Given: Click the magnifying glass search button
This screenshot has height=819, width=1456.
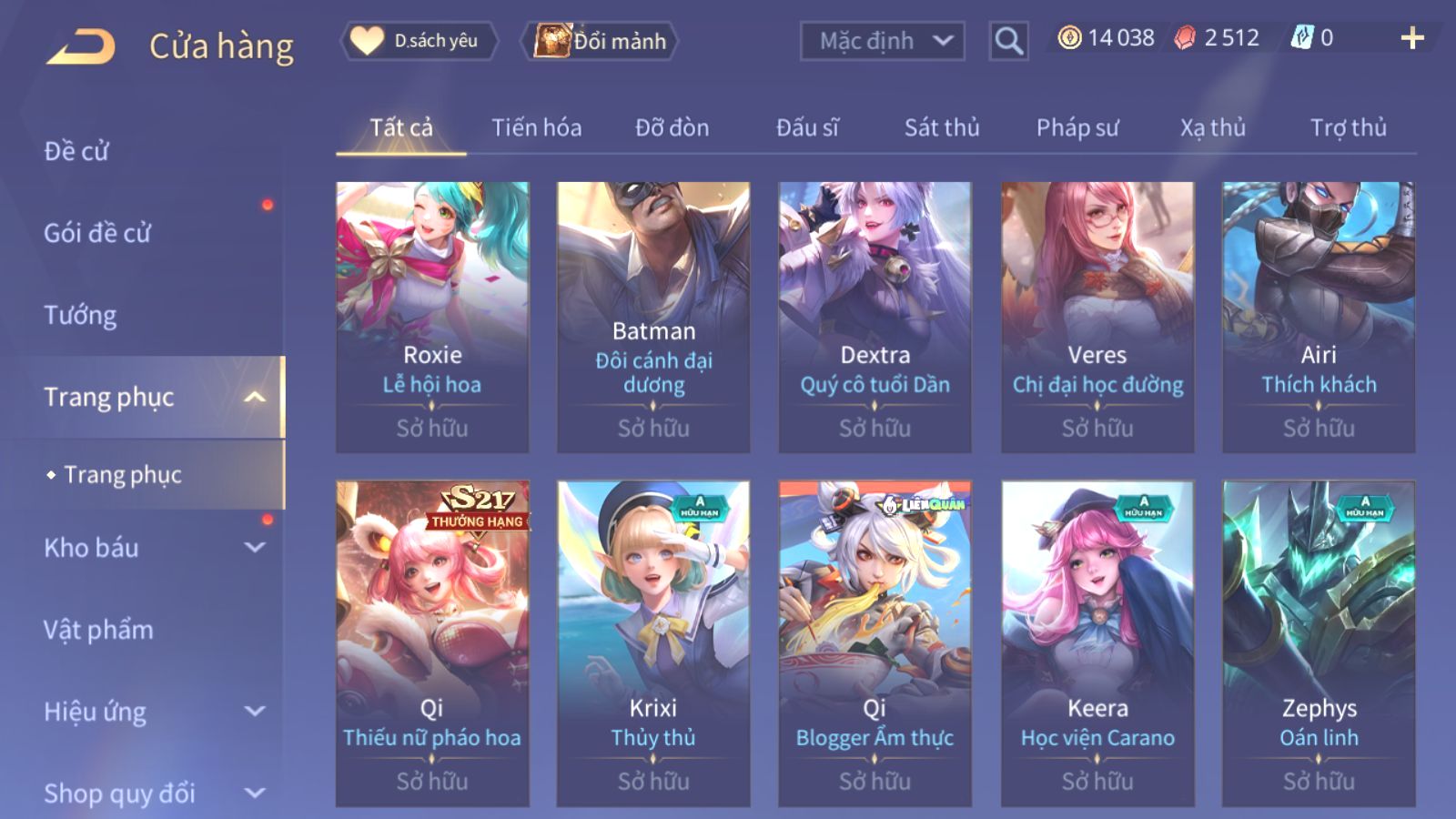Looking at the screenshot, I should click(1008, 41).
